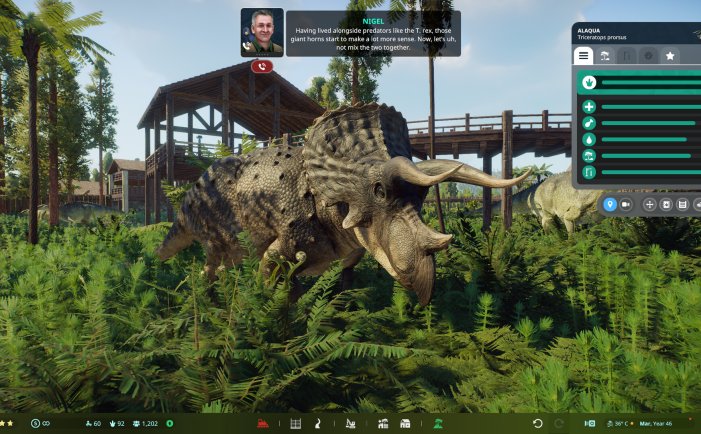Click the green shield rating icon
701x434 pixels.
[x=169, y=424]
